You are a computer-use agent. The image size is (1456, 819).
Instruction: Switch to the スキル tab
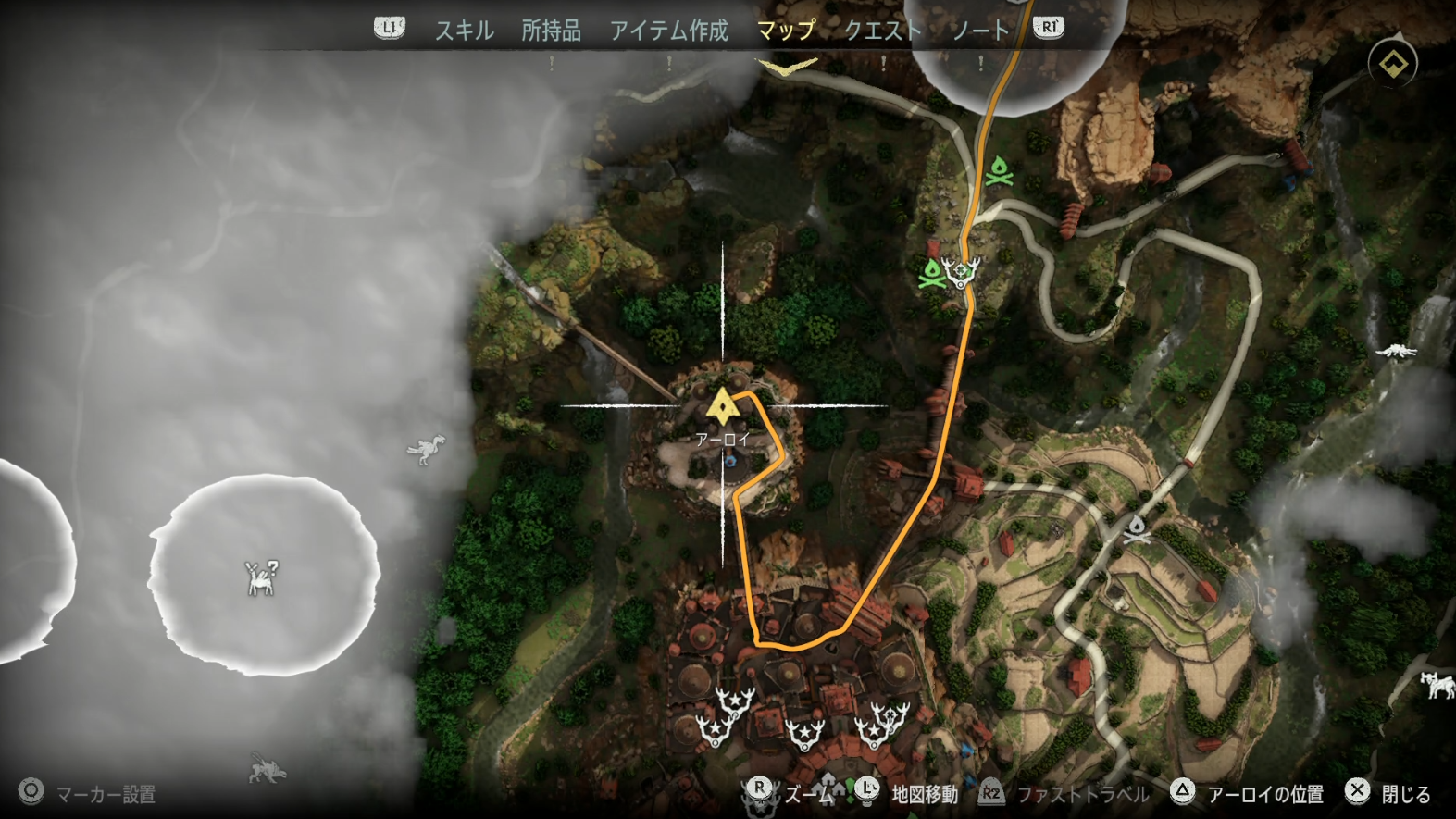(x=464, y=31)
